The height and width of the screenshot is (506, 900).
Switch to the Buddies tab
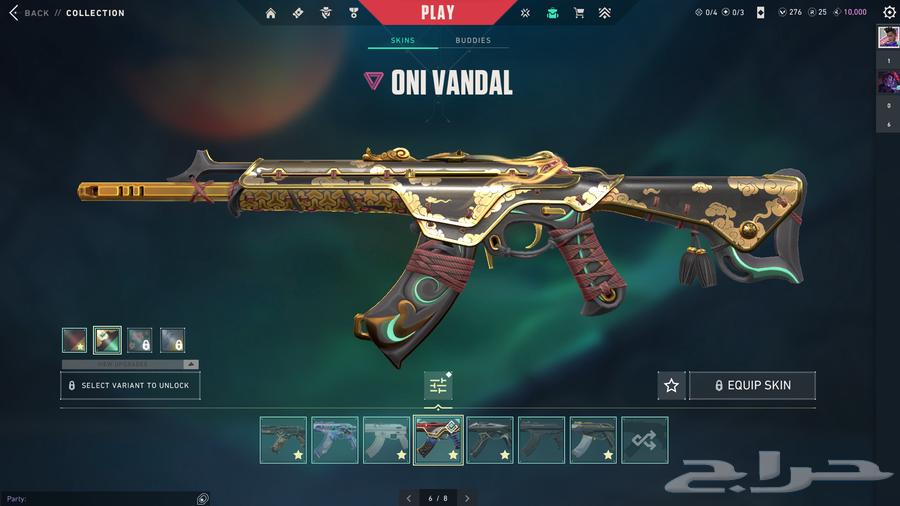473,41
